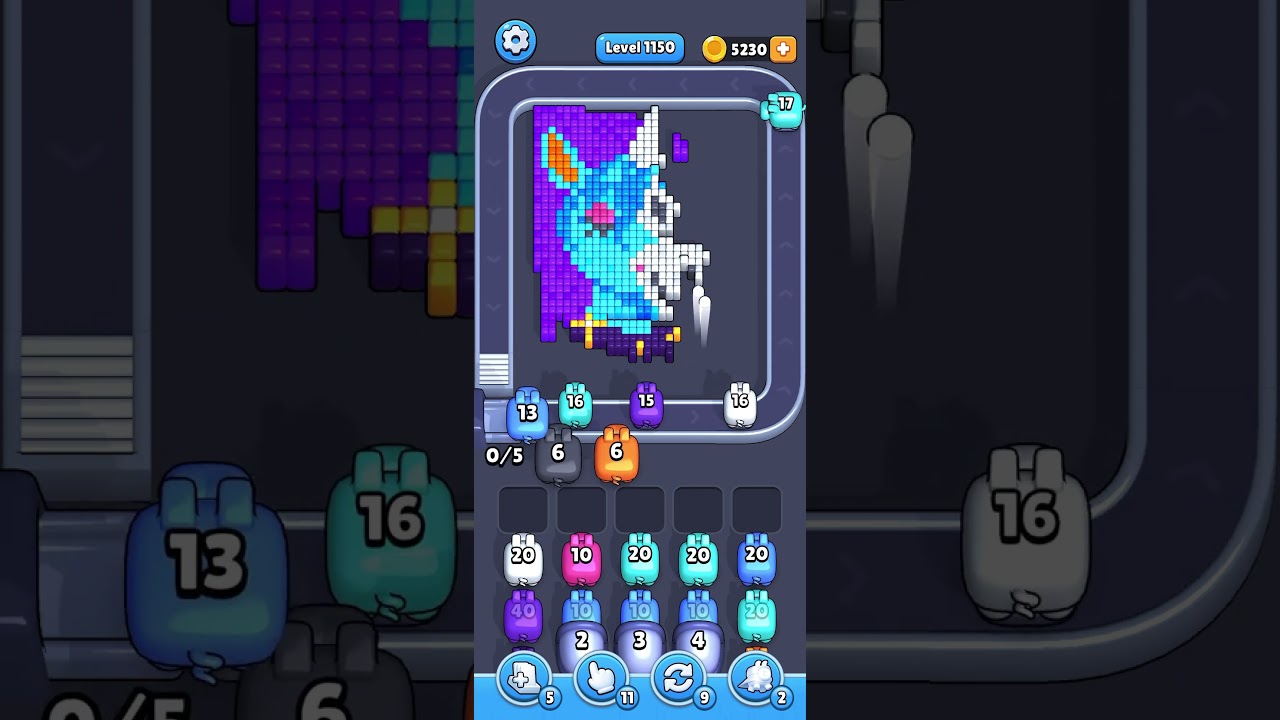Select the blue piece showing 13
Viewport: 1280px width, 720px height.
tap(528, 412)
